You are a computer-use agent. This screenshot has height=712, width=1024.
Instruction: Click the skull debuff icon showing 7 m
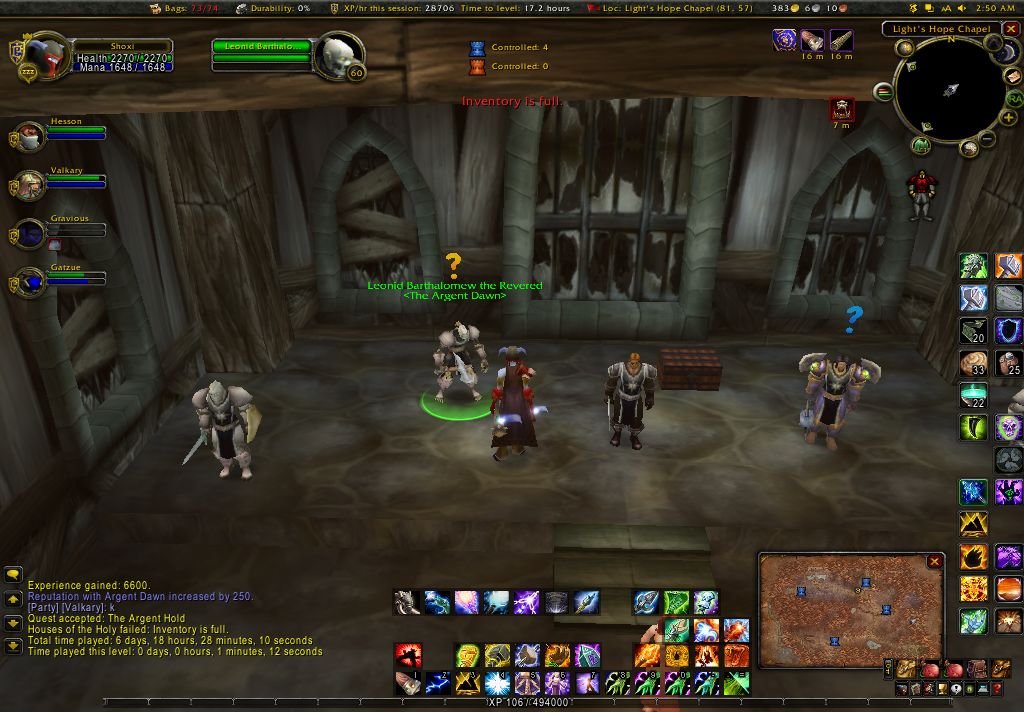pos(842,108)
